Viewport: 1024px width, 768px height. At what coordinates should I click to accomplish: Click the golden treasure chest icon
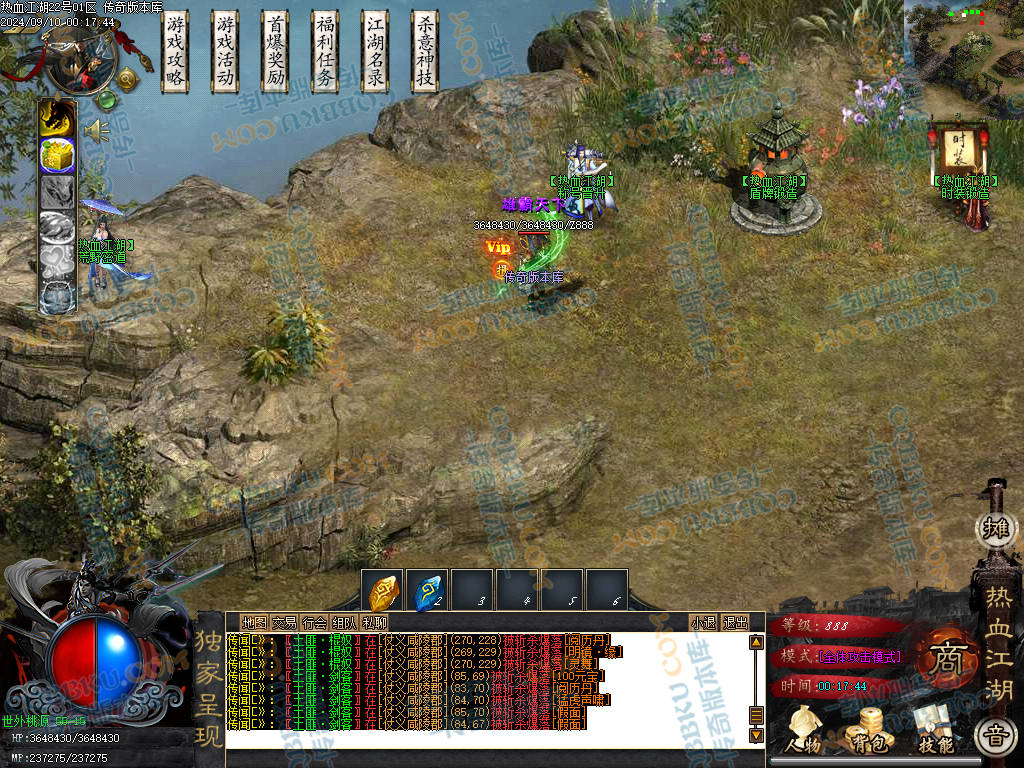point(57,155)
